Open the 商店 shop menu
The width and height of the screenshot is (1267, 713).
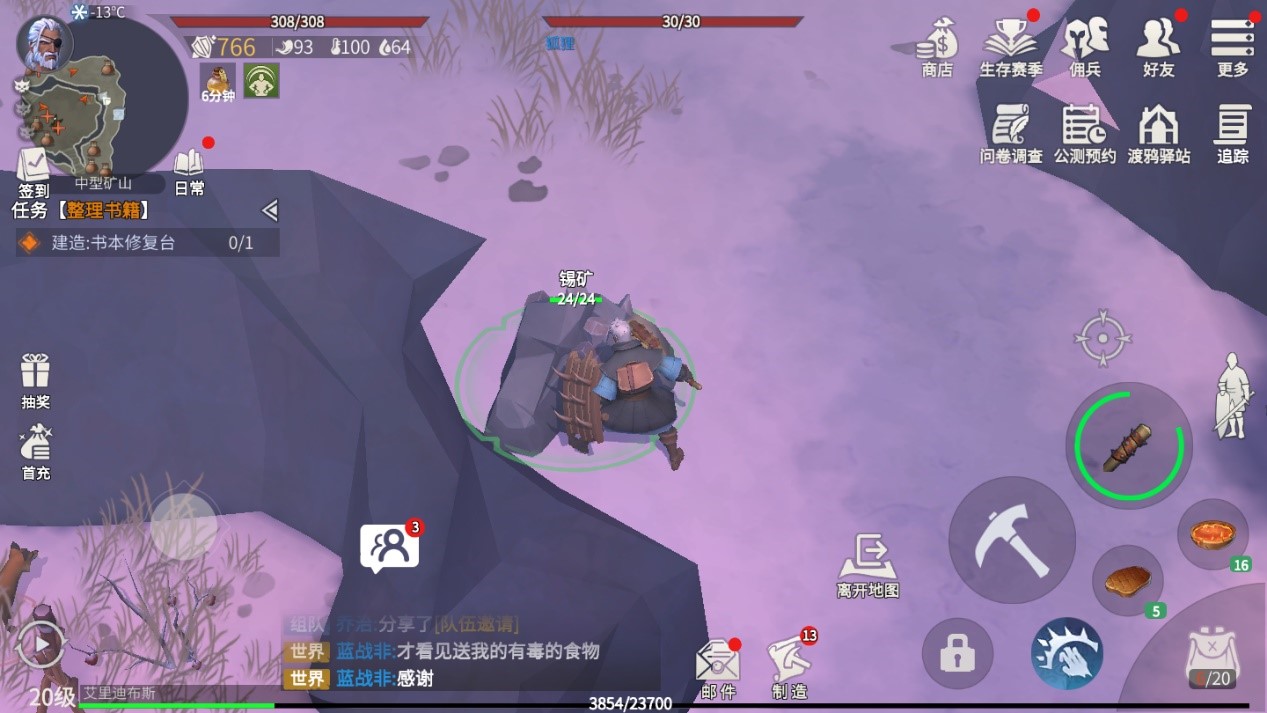(937, 47)
